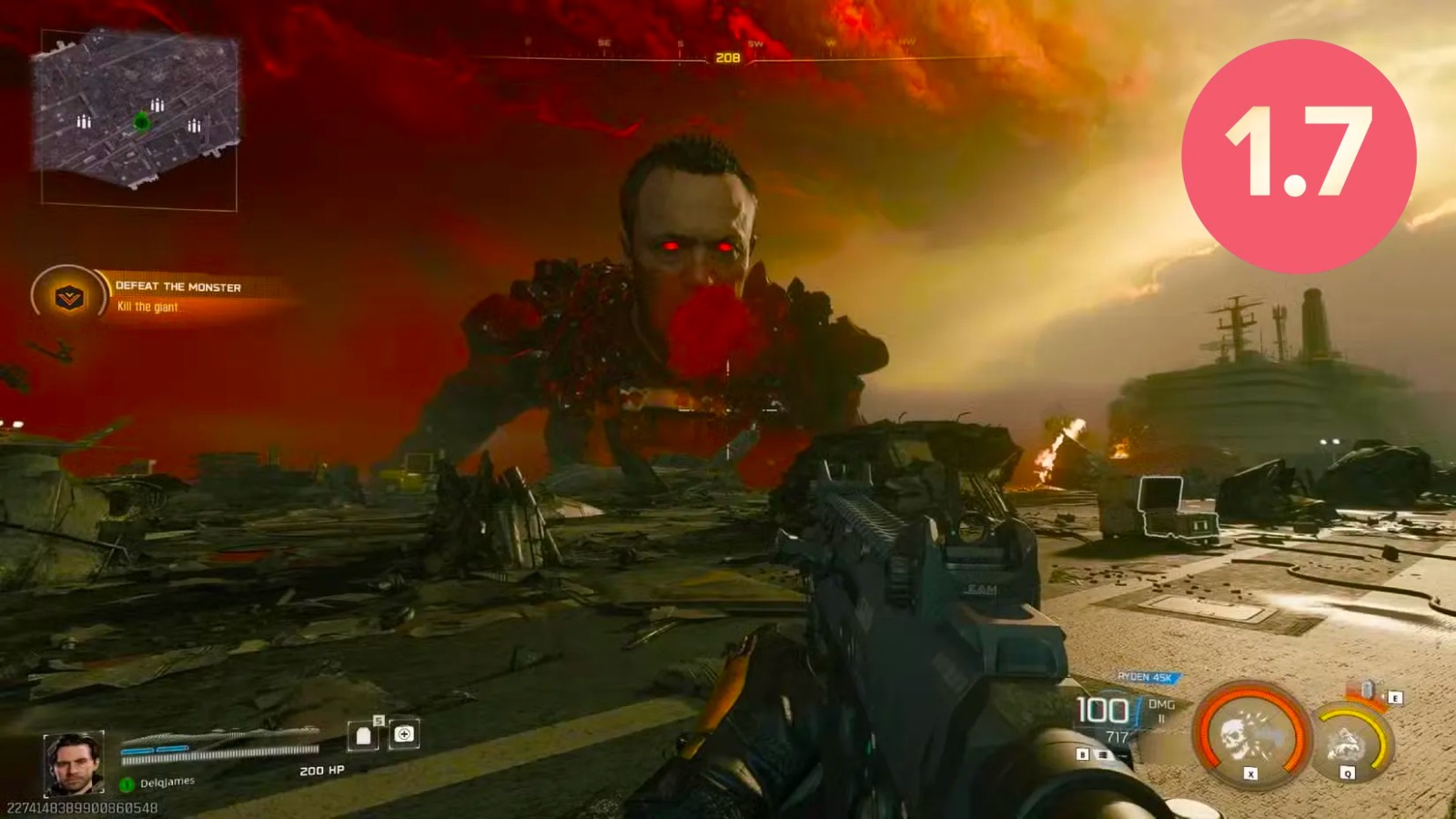The width and height of the screenshot is (1456, 819).
Task: Toggle the X ability keybind indicator
Action: (1250, 773)
